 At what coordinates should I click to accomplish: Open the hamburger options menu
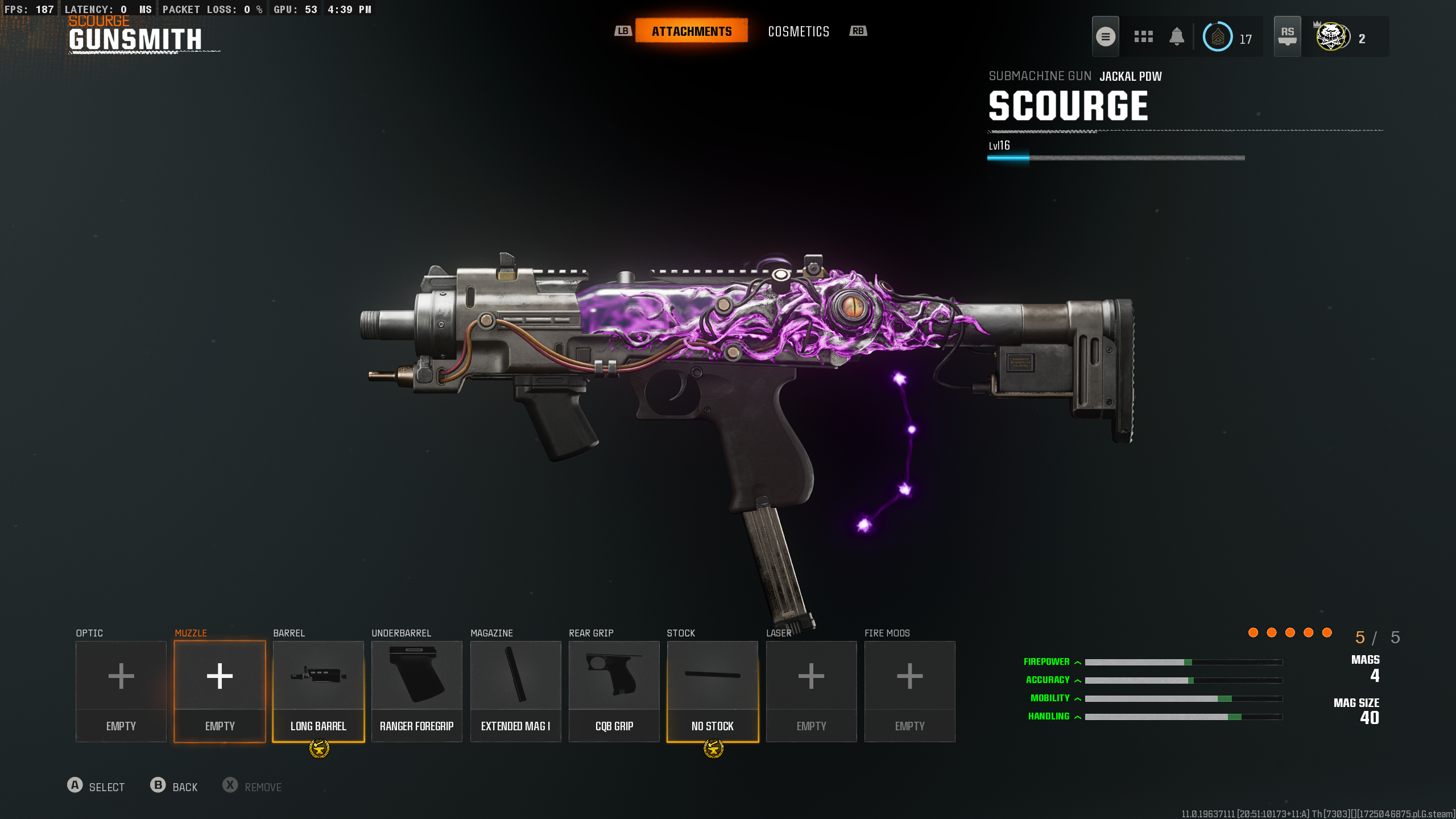1105,37
